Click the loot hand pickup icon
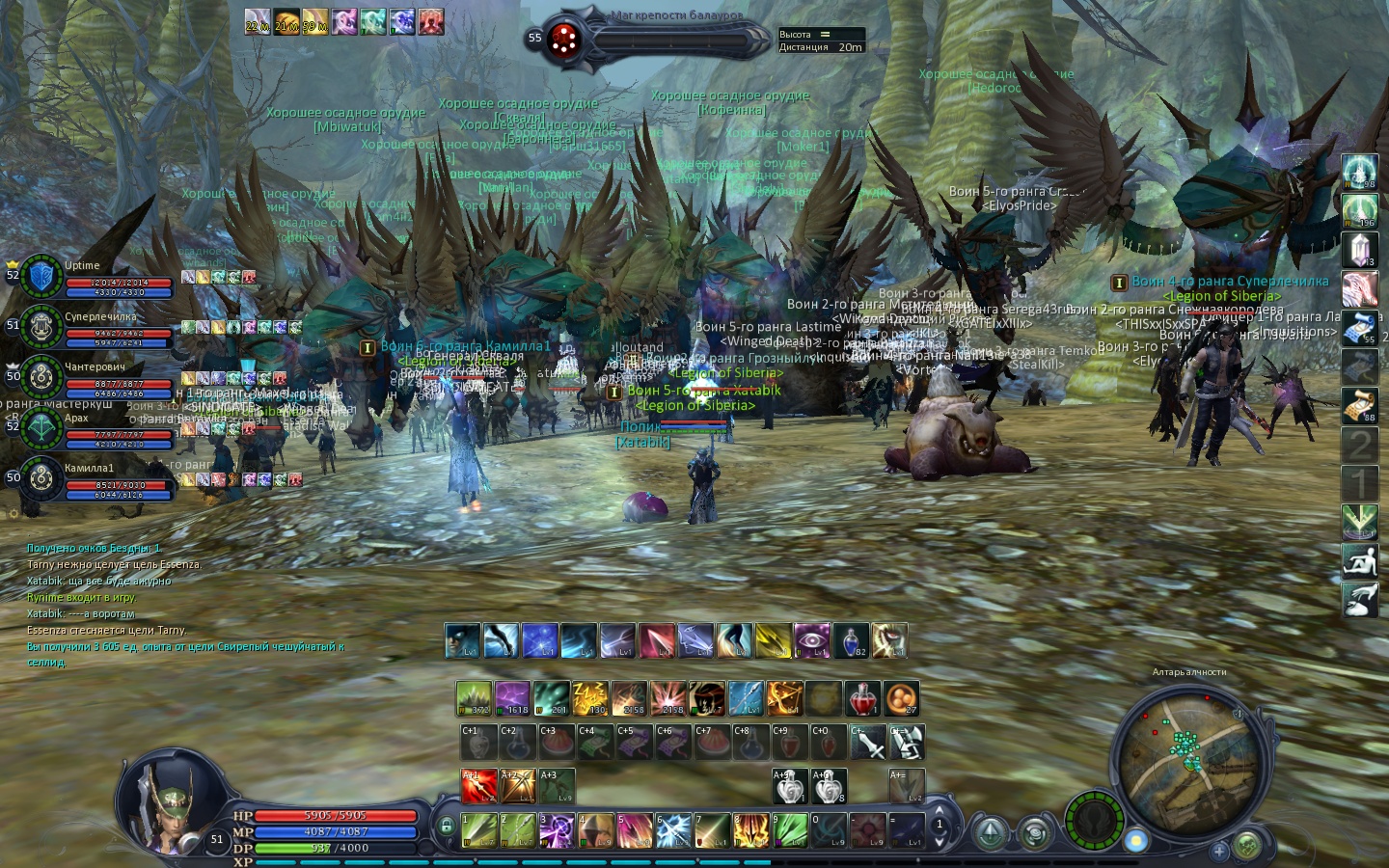Viewport: 1389px width, 868px height. 1360,599
